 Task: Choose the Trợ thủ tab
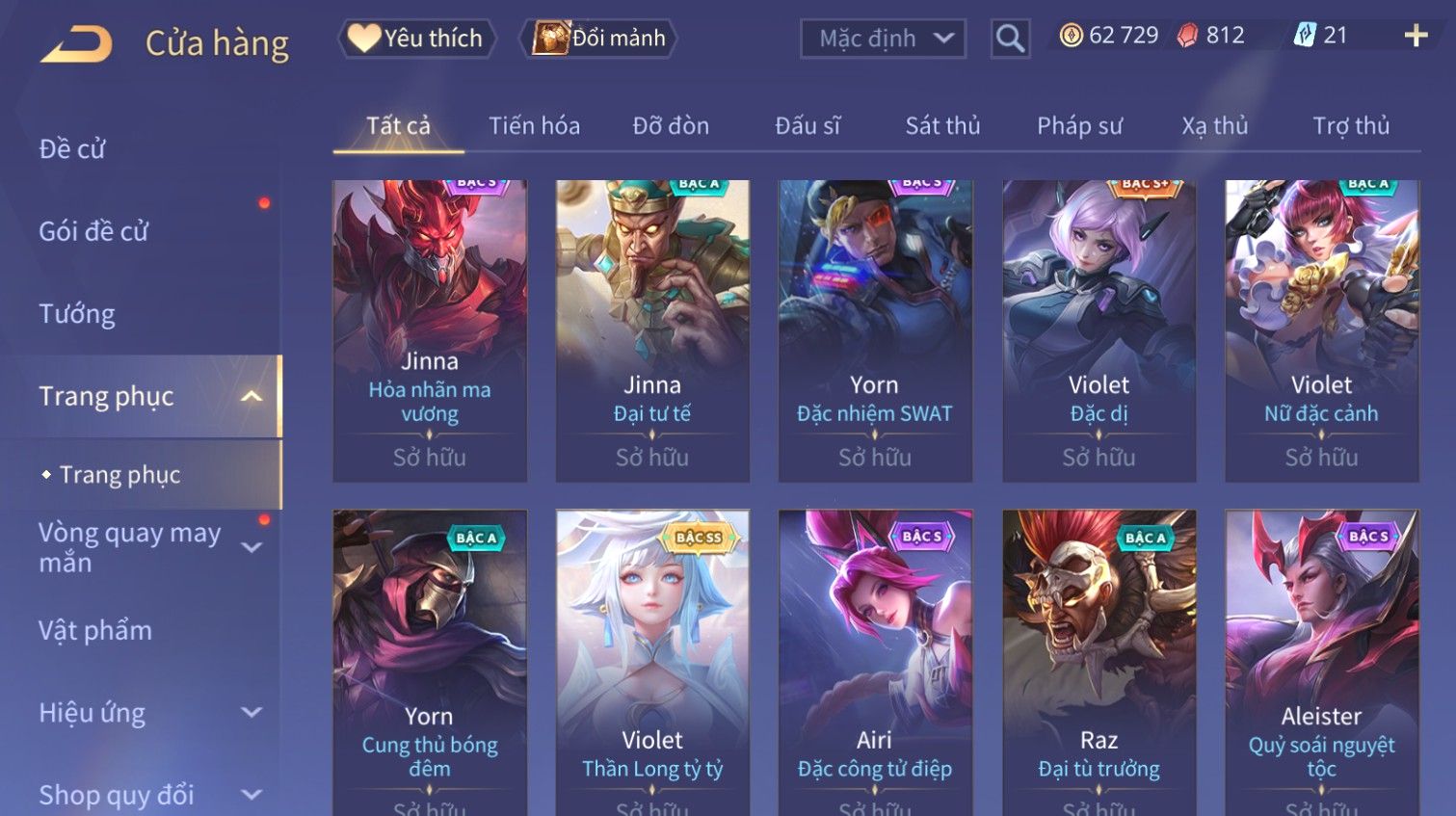coord(1351,126)
